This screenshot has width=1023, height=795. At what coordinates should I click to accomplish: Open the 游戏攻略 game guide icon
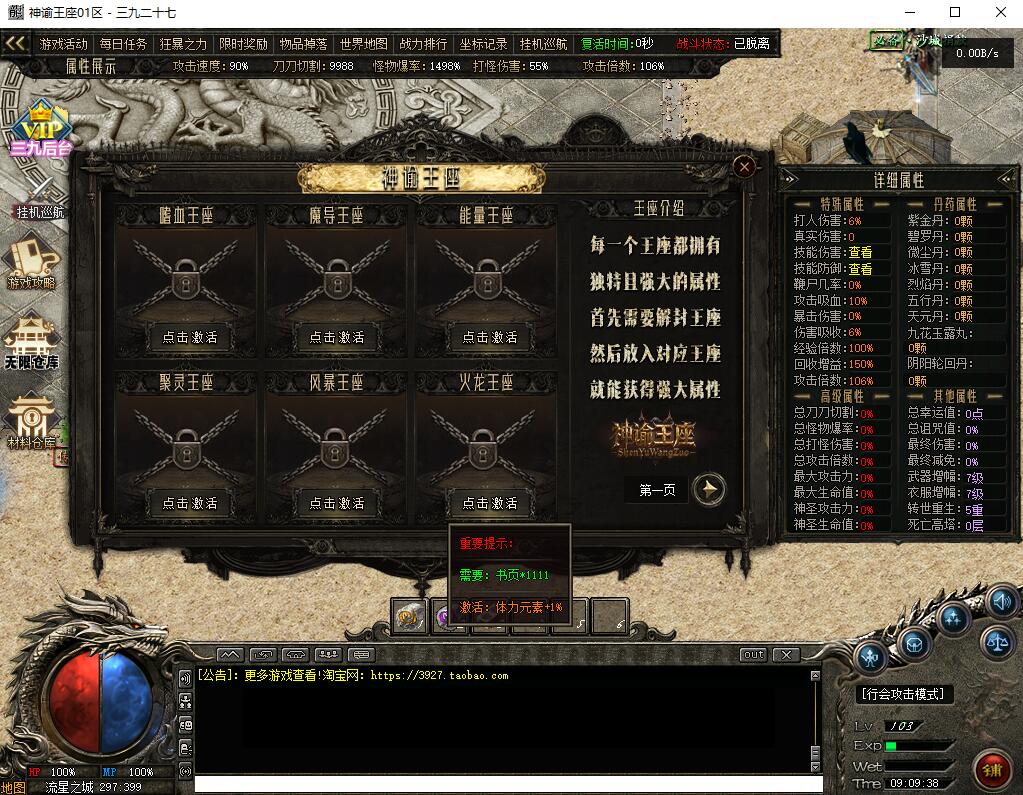pos(32,260)
